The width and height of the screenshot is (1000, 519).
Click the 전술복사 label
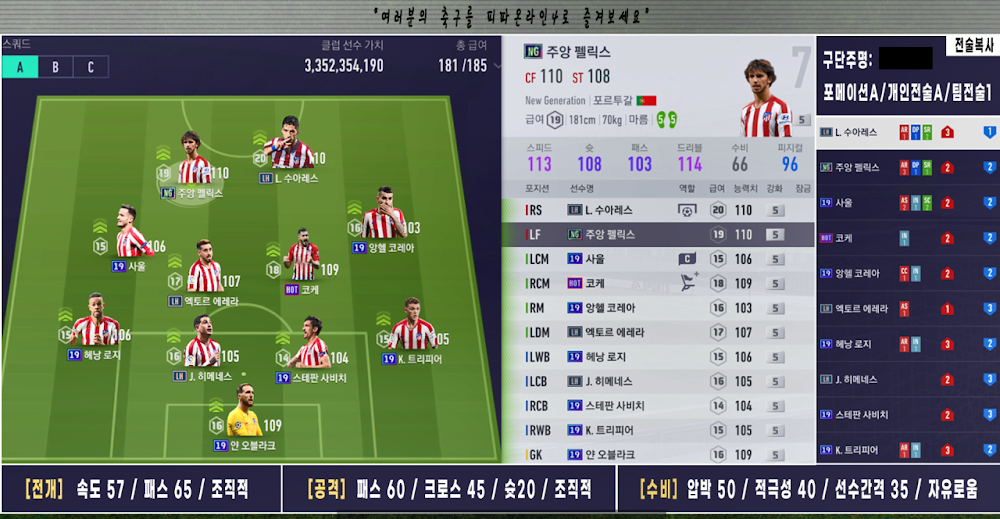coord(970,46)
